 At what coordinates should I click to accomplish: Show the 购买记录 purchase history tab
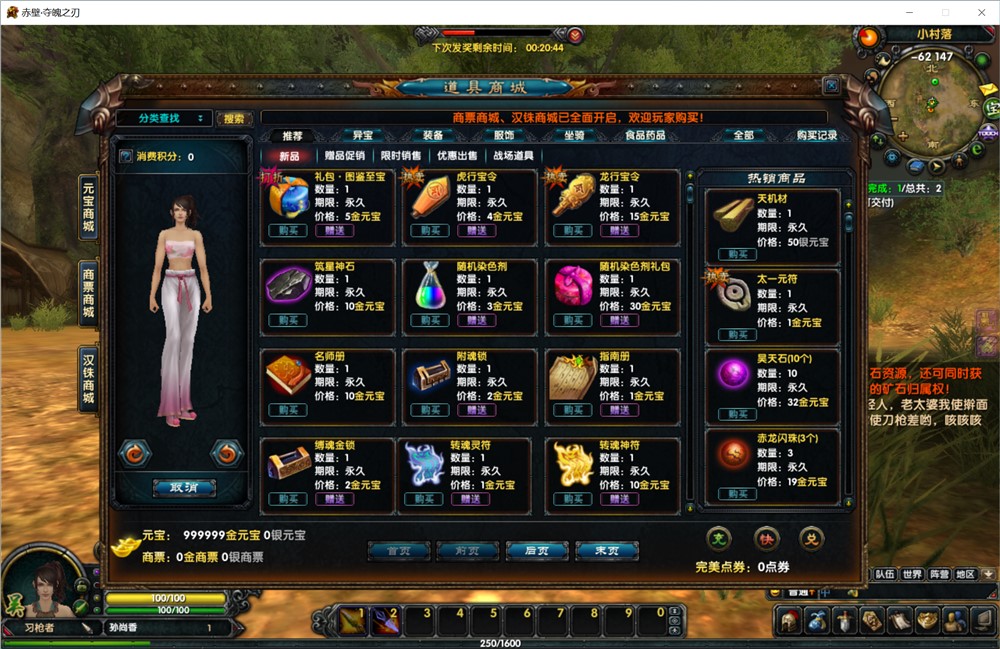[817, 135]
